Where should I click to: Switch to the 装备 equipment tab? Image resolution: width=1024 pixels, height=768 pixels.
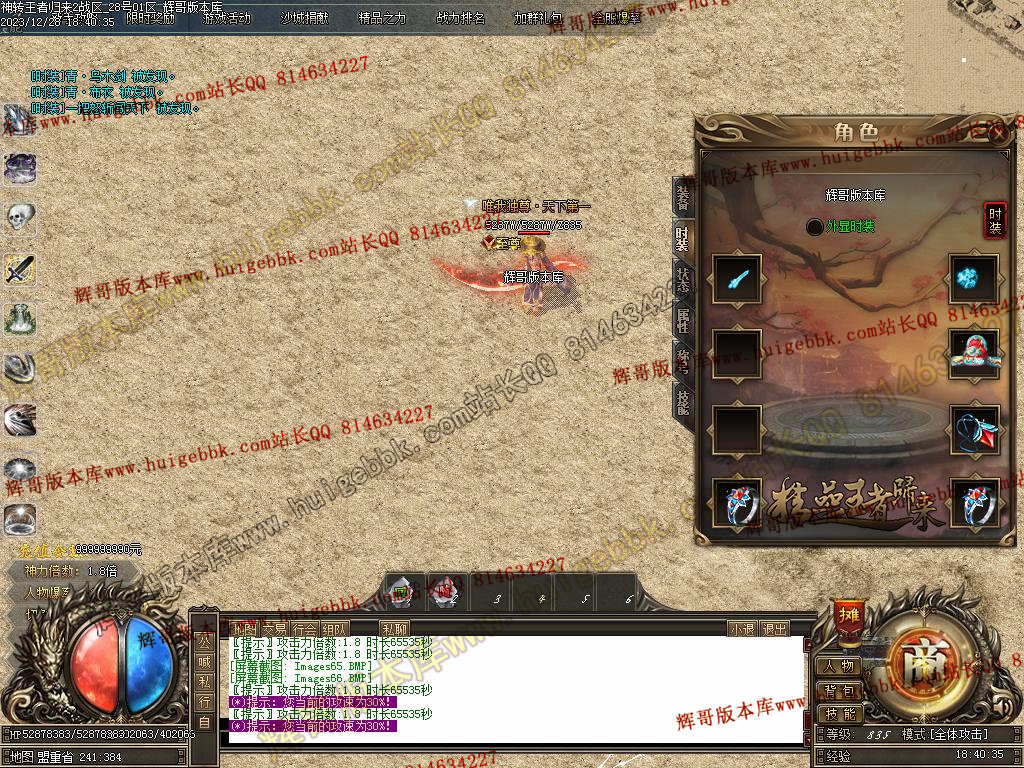683,197
